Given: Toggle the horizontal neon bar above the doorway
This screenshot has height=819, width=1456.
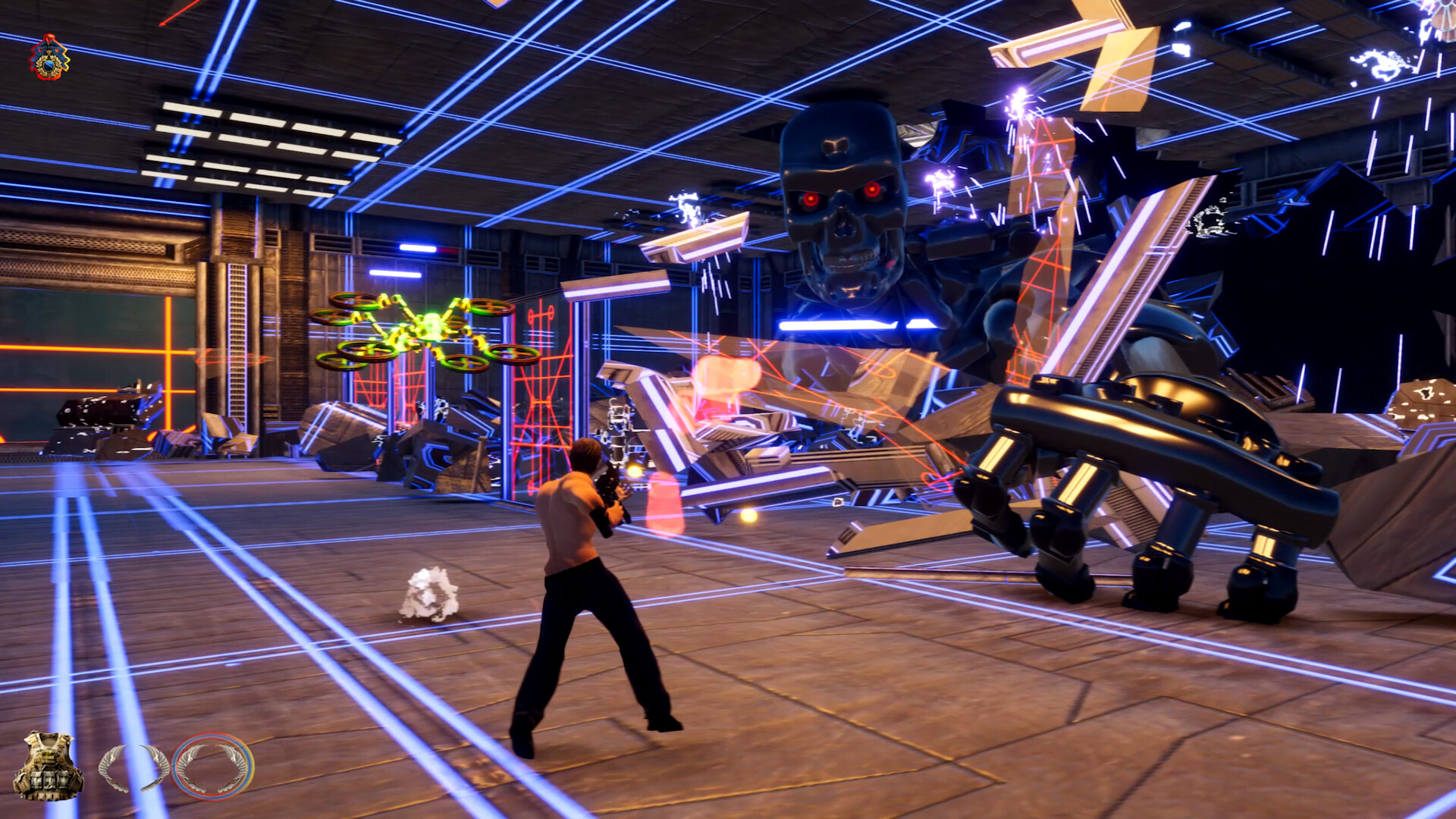Looking at the screenshot, I should (x=416, y=246).
